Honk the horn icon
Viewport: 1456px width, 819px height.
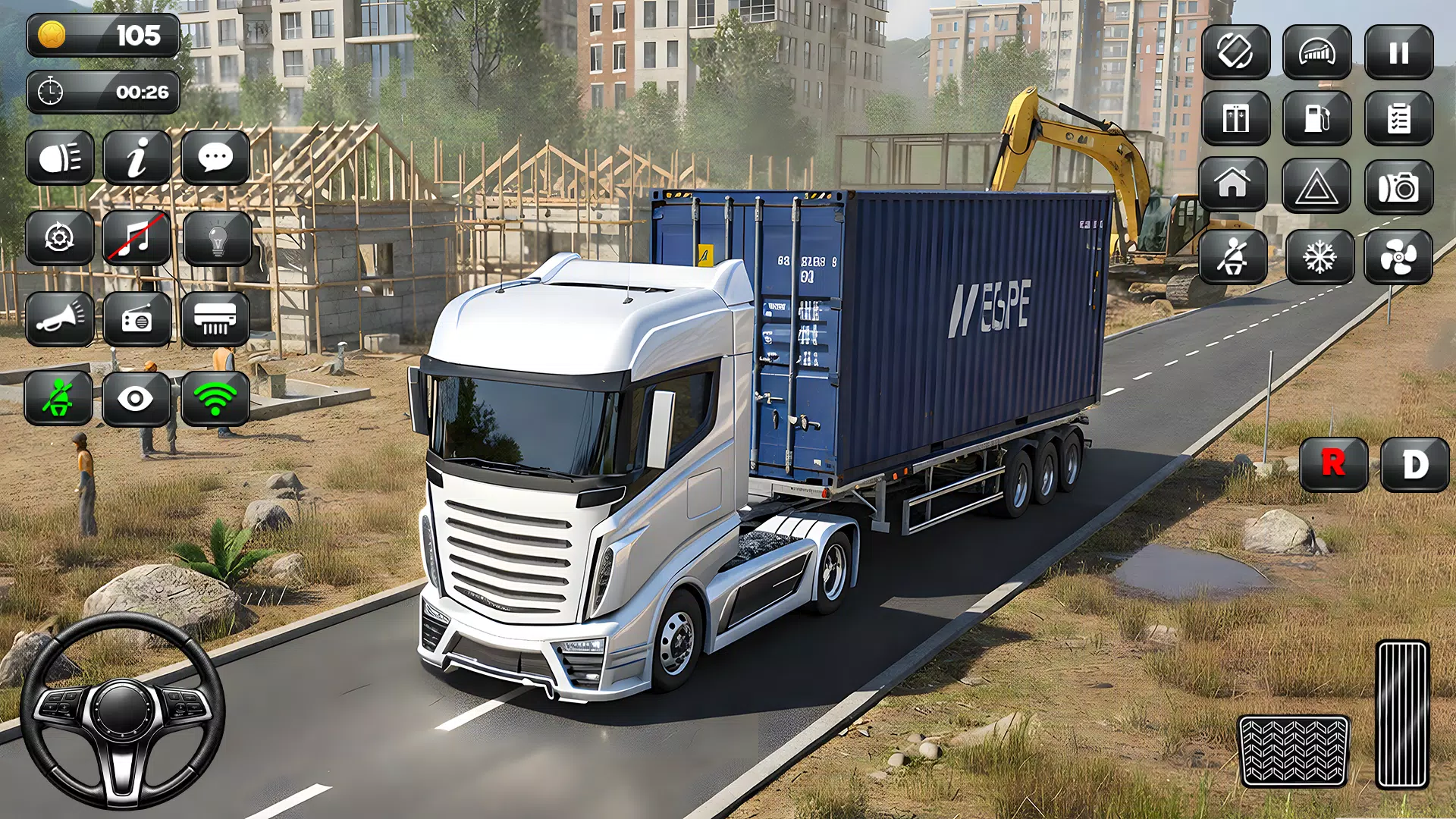[61, 318]
